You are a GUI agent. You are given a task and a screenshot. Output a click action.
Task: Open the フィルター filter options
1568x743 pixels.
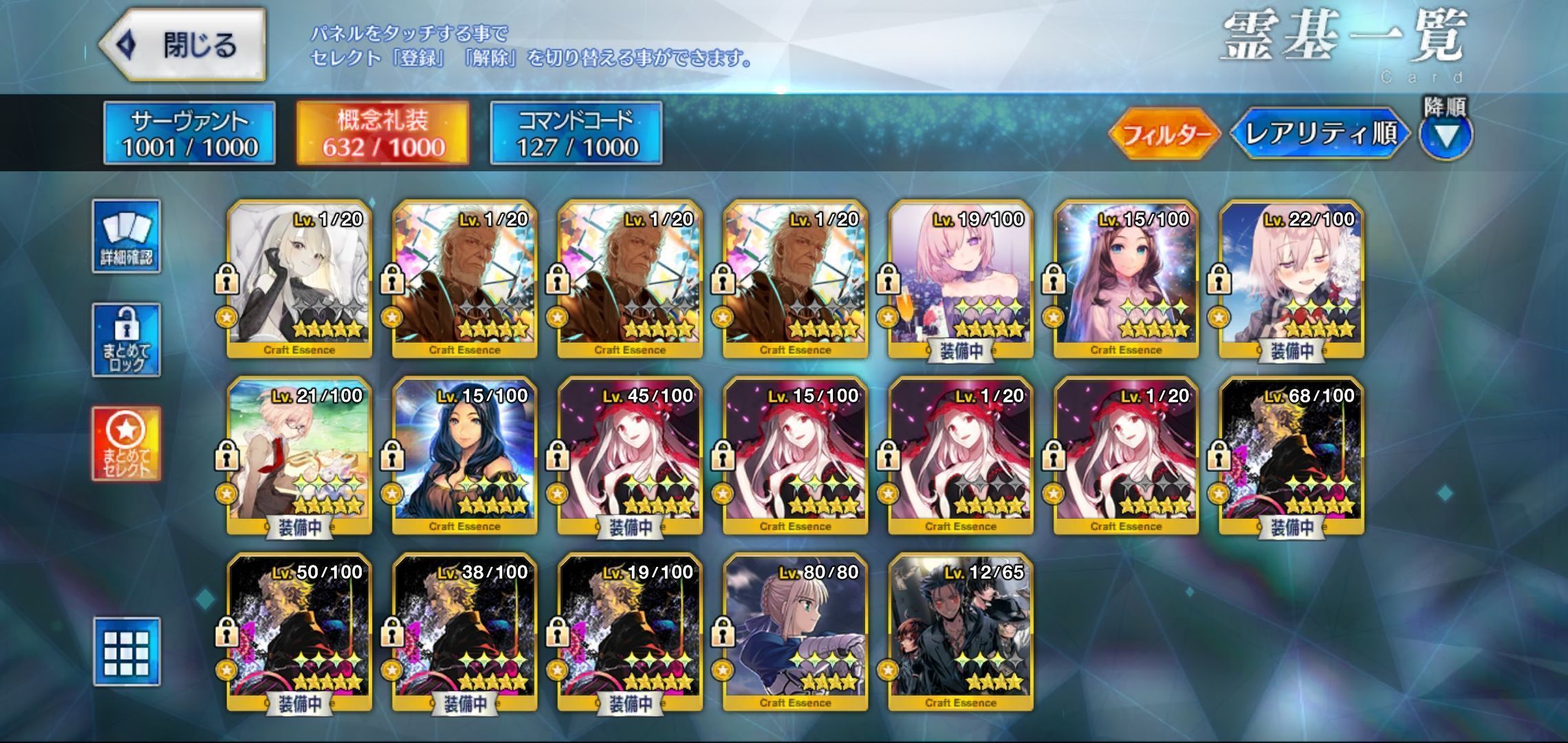(1165, 133)
